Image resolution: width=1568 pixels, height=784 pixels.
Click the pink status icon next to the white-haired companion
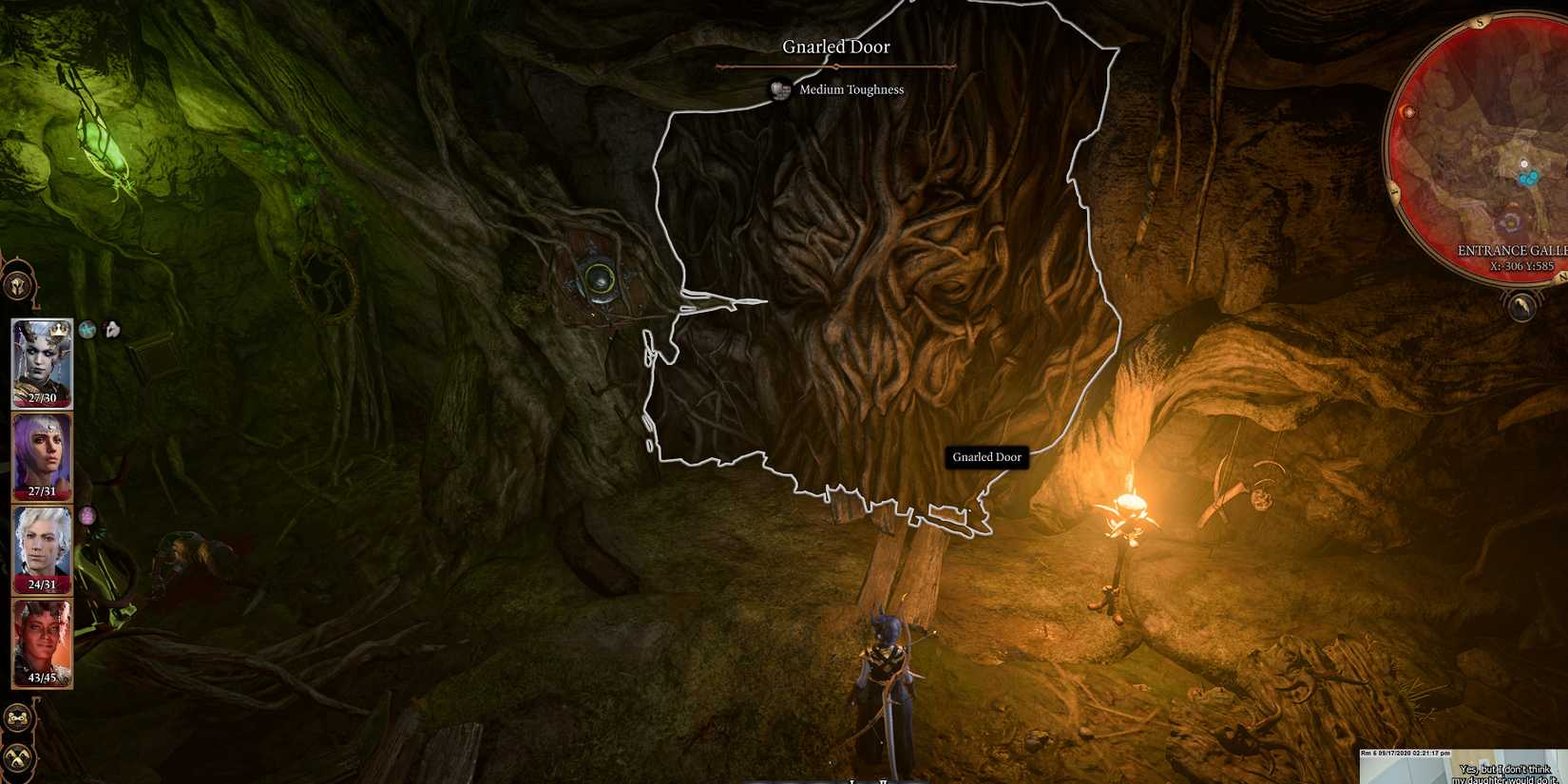pyautogui.click(x=87, y=515)
